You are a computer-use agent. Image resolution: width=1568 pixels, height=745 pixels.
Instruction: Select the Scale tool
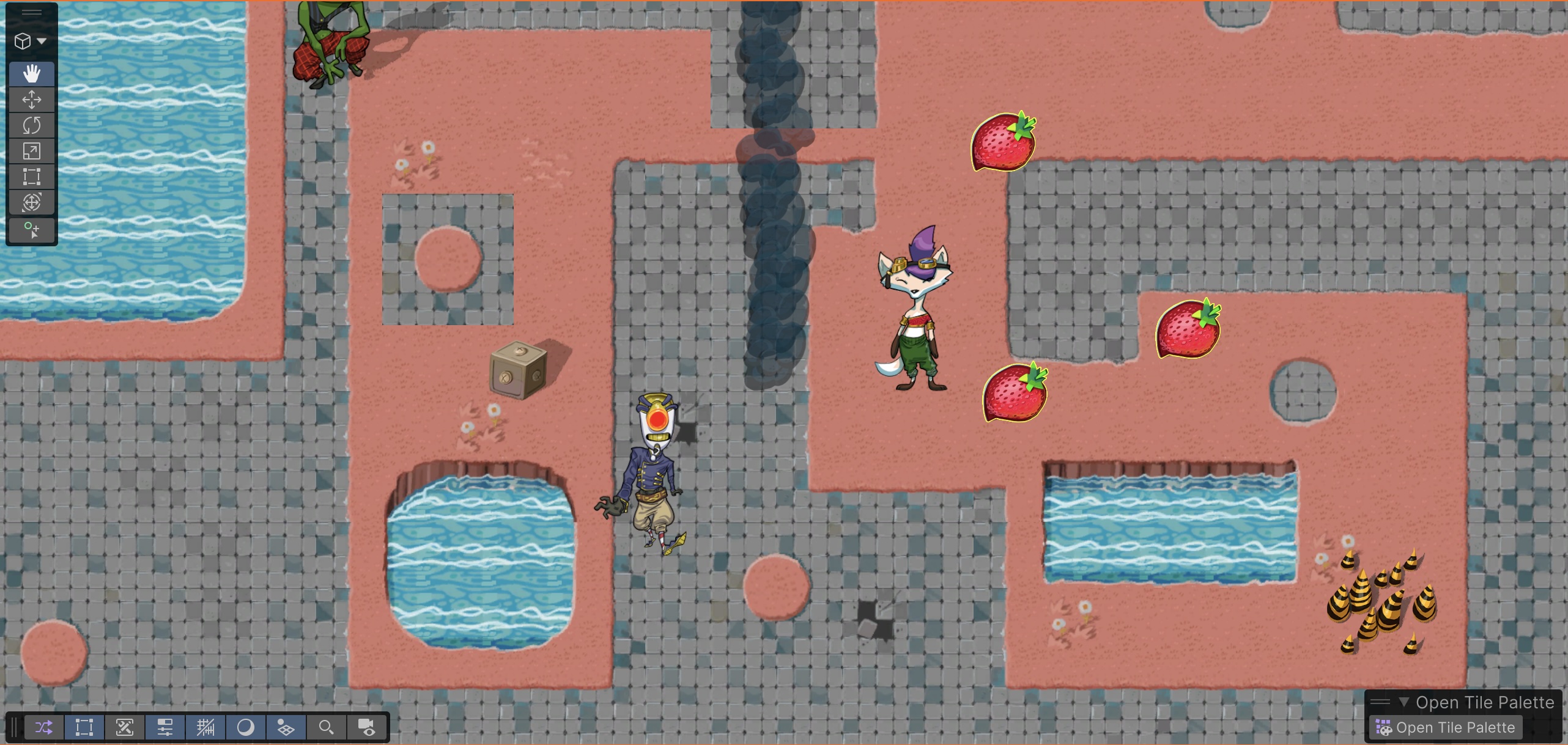32,151
